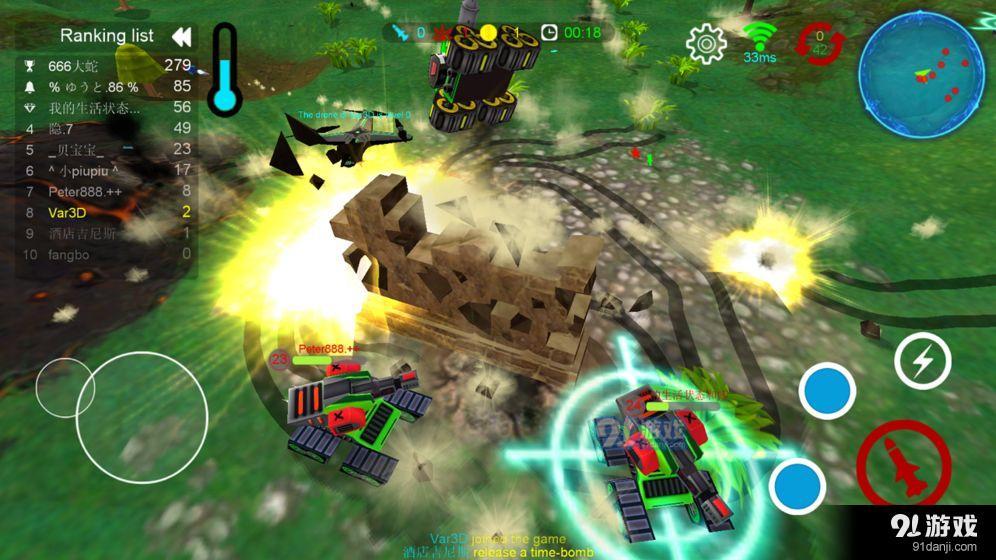This screenshot has height=560, width=996.
Task: Select Peter888.++ in the ranking list
Action: click(x=106, y=191)
